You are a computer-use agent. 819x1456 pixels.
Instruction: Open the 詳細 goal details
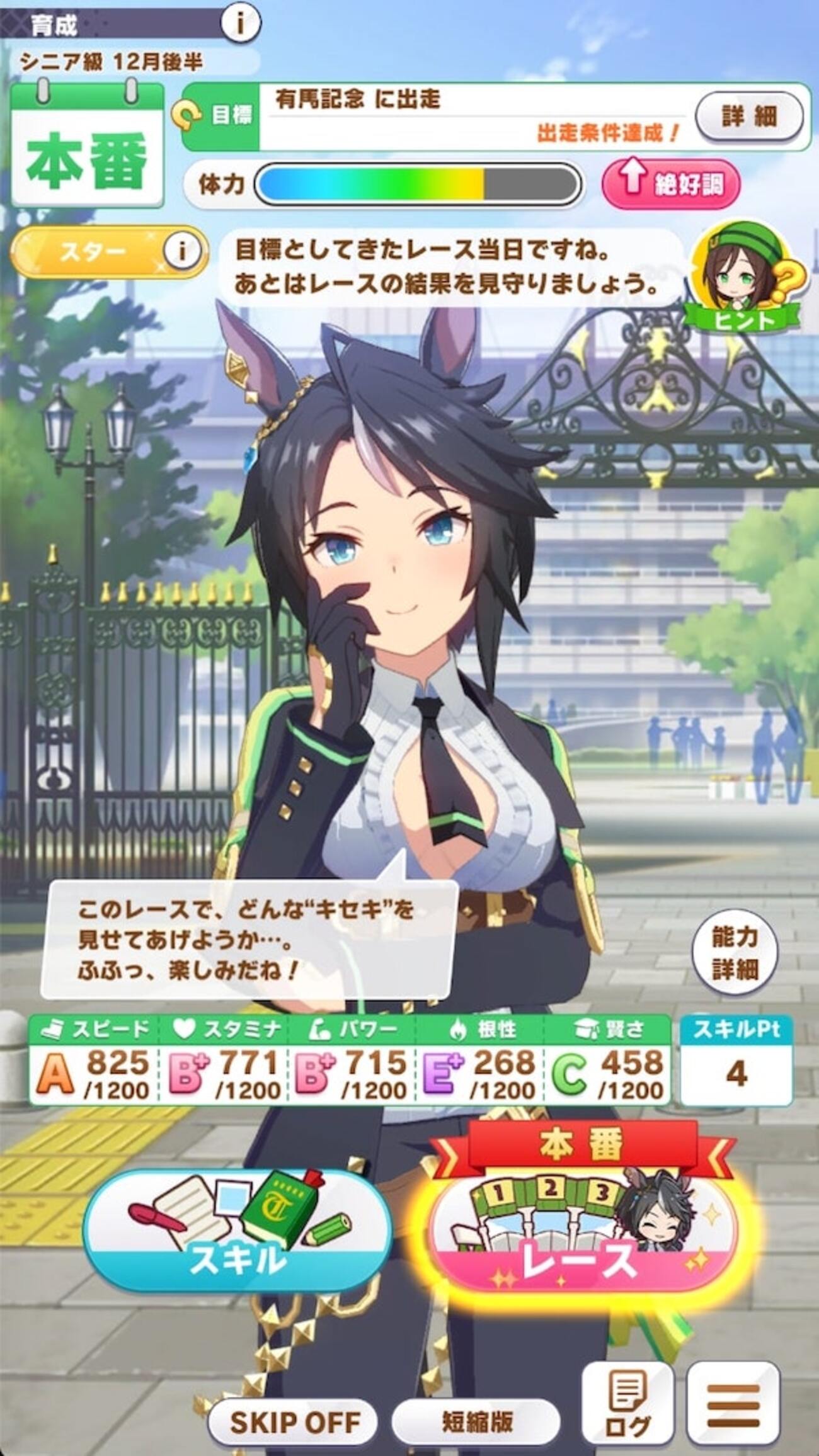tap(748, 117)
